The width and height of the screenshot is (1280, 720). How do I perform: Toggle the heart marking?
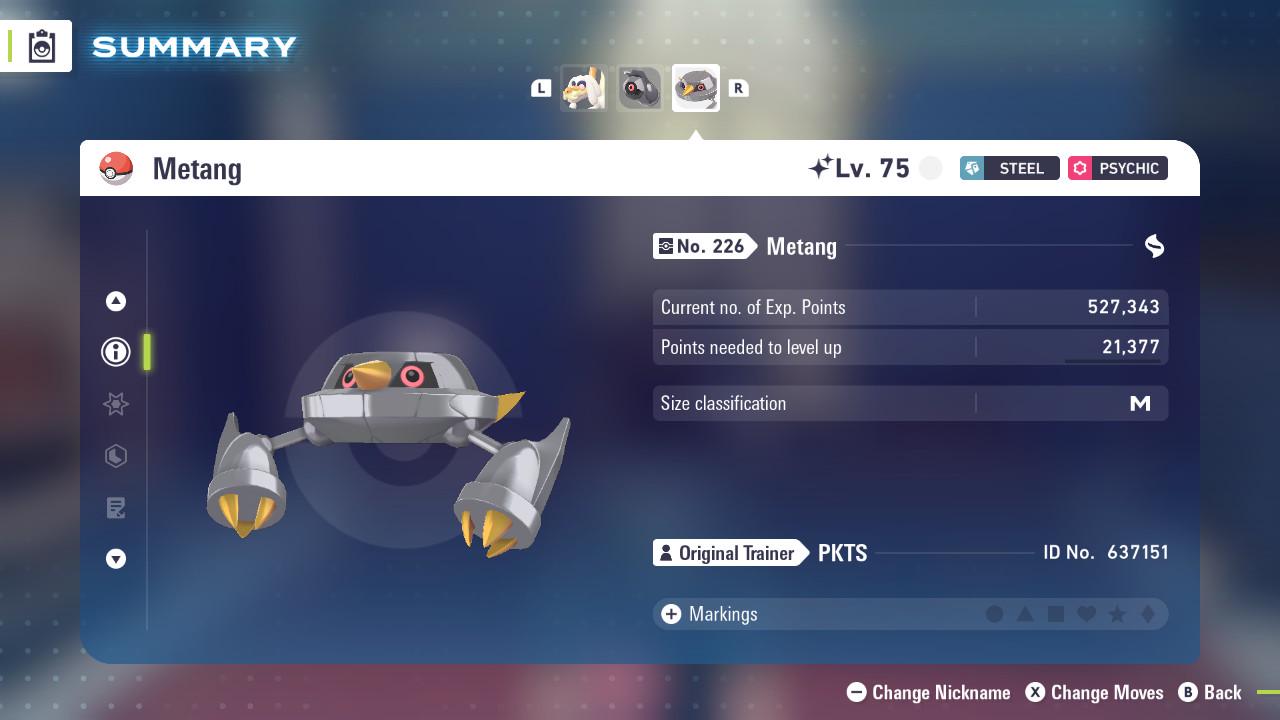point(1087,614)
